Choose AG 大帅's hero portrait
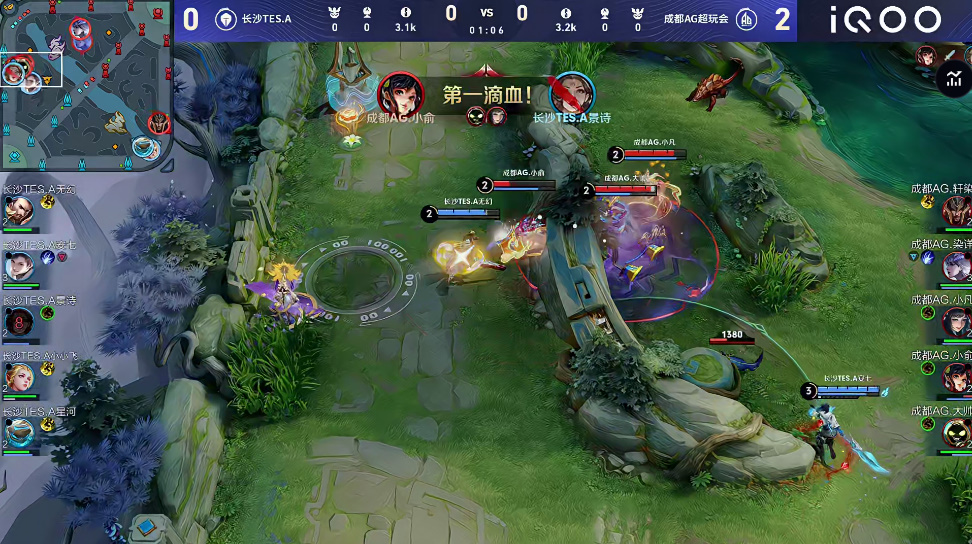This screenshot has width=972, height=544. point(955,432)
